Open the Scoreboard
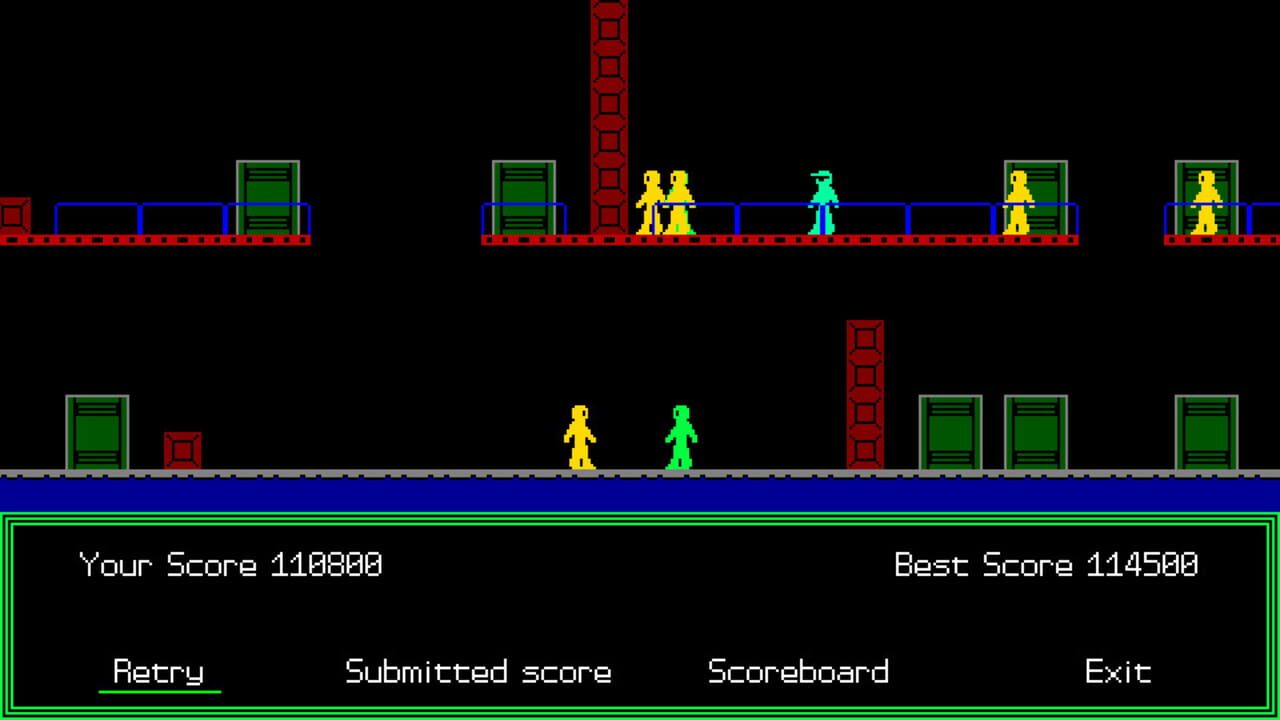This screenshot has height=720, width=1280. (x=799, y=672)
